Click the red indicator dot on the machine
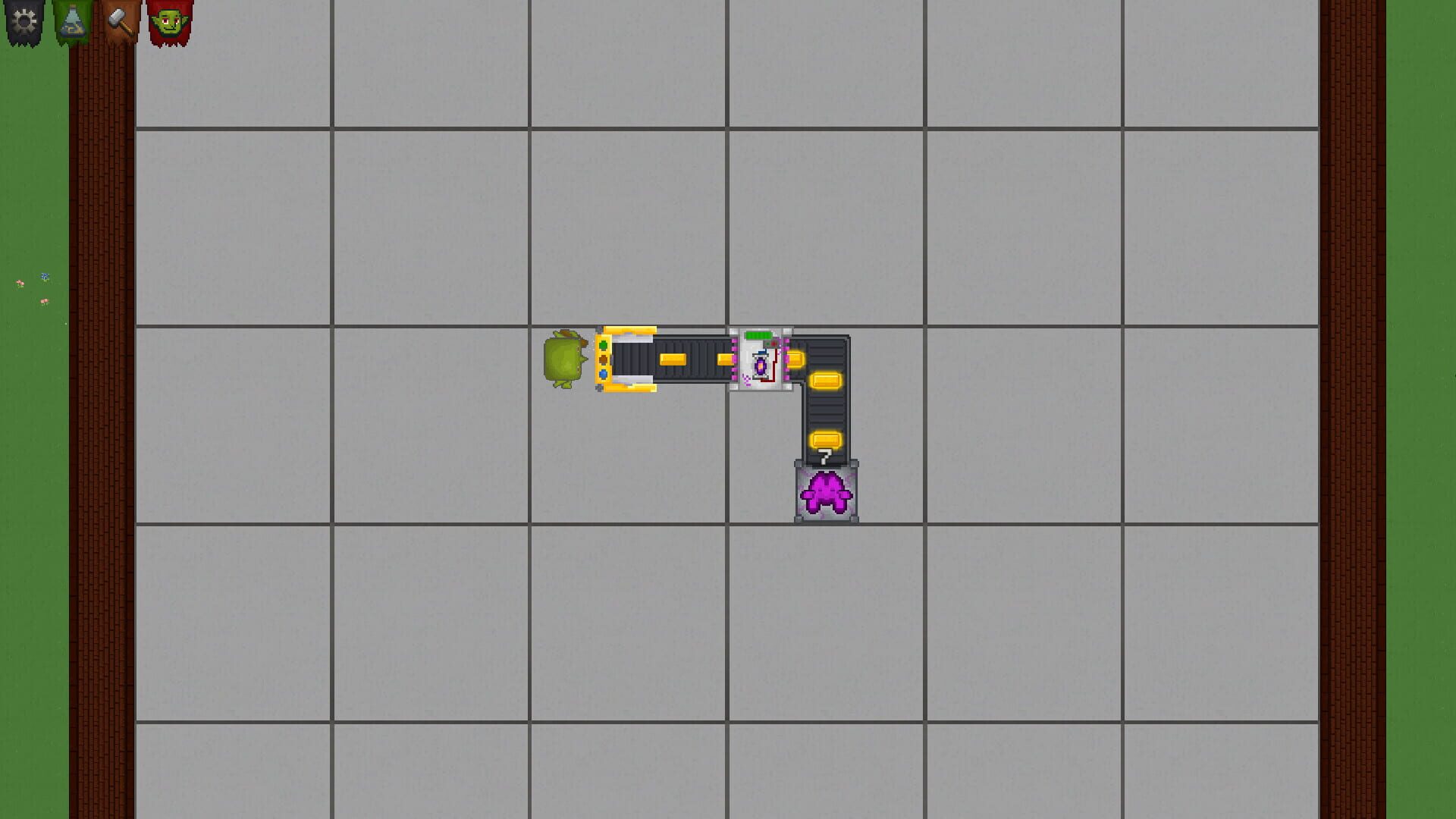The image size is (1456, 819). (x=774, y=344)
